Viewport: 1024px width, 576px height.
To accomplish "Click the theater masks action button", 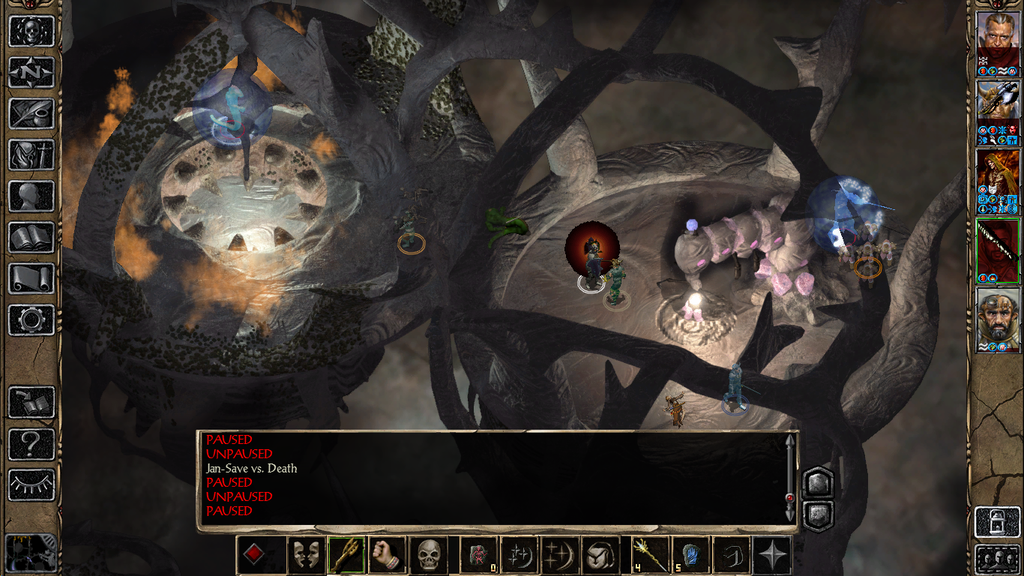I will point(305,555).
